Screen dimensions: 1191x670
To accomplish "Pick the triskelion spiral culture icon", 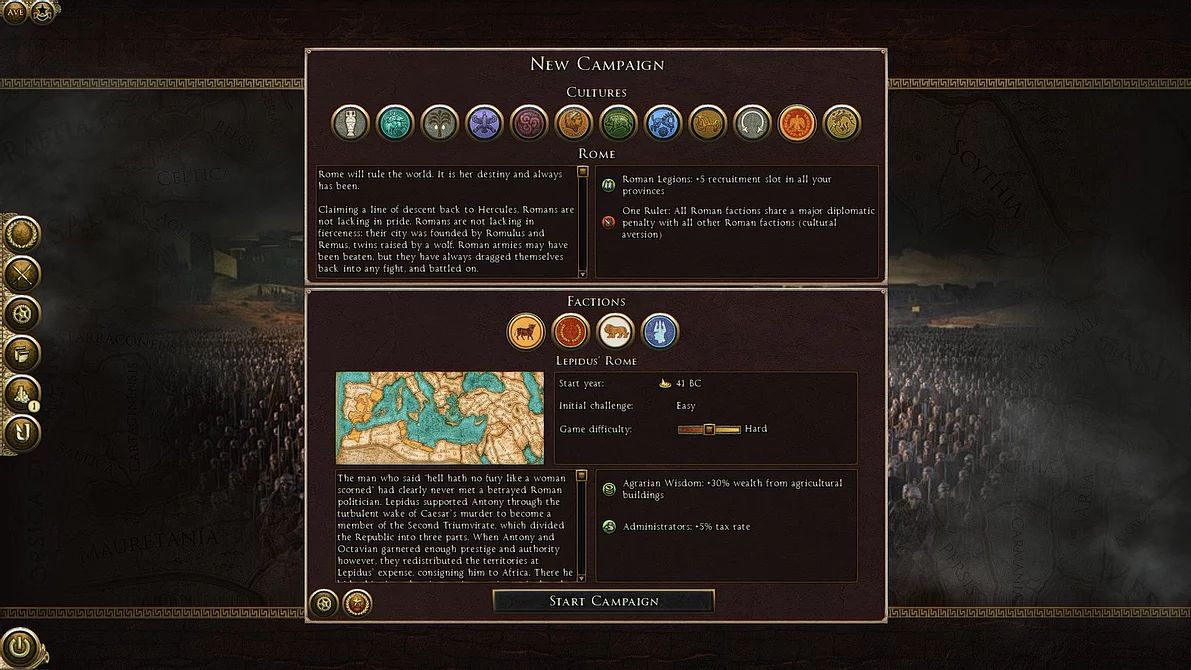I will (x=529, y=123).
